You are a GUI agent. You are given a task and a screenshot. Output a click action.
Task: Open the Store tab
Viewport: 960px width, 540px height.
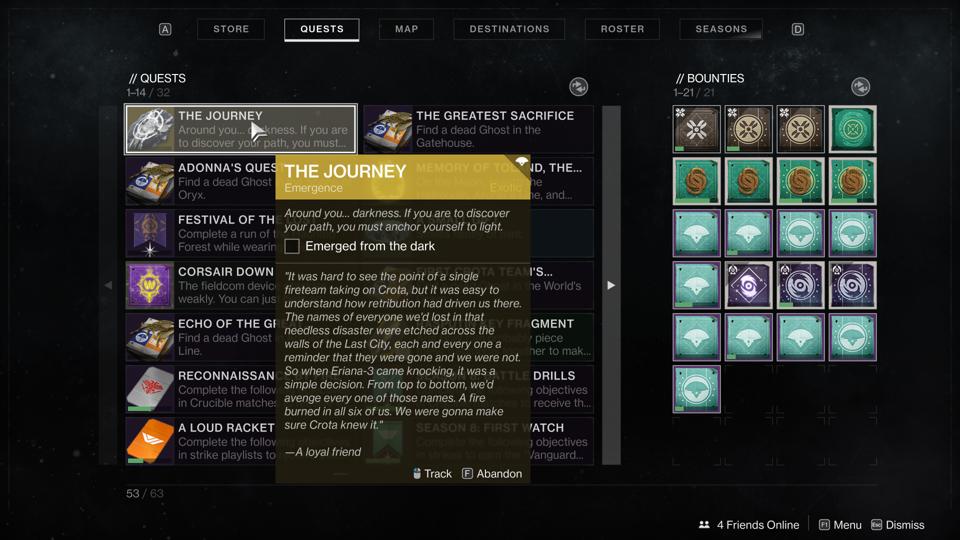(231, 29)
